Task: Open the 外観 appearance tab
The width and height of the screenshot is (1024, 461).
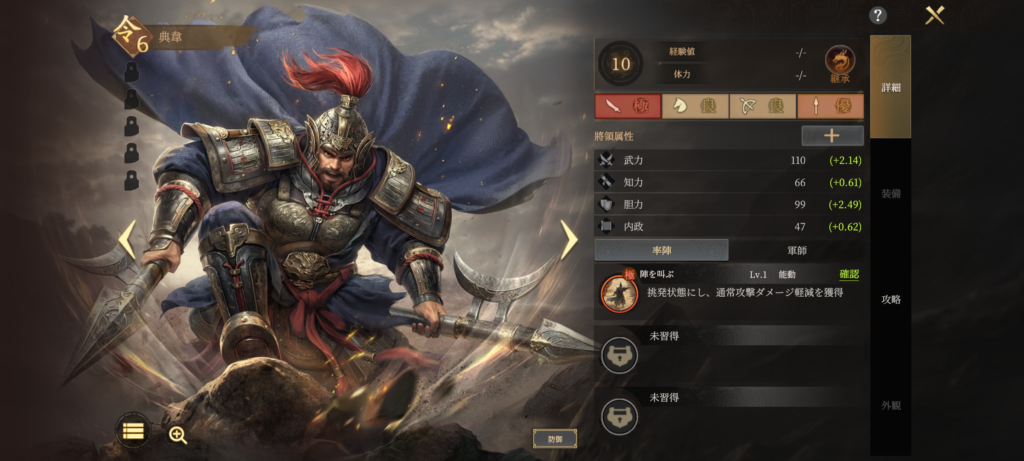Action: (x=890, y=405)
